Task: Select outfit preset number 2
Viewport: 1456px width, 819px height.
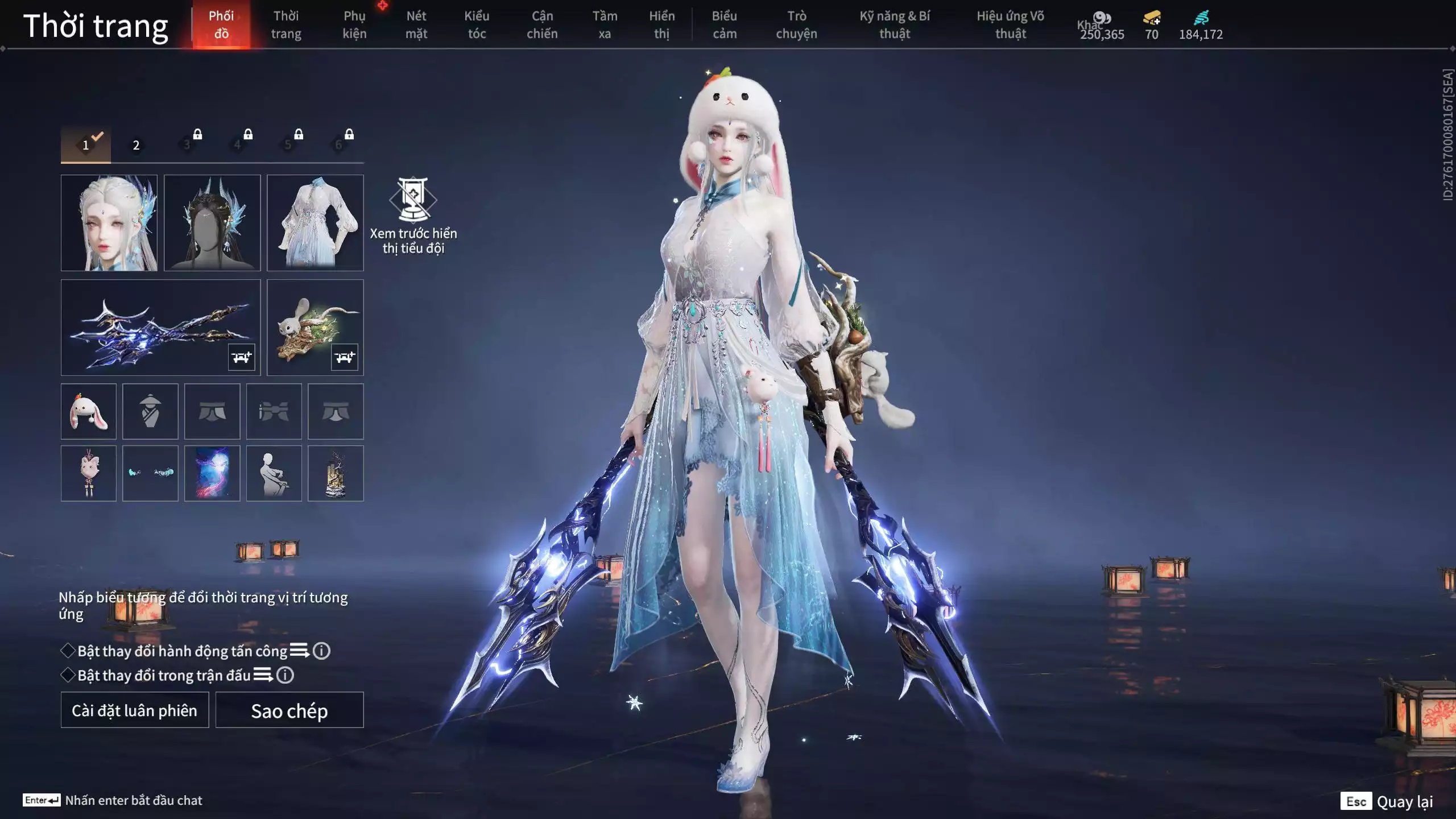Action: click(x=136, y=145)
